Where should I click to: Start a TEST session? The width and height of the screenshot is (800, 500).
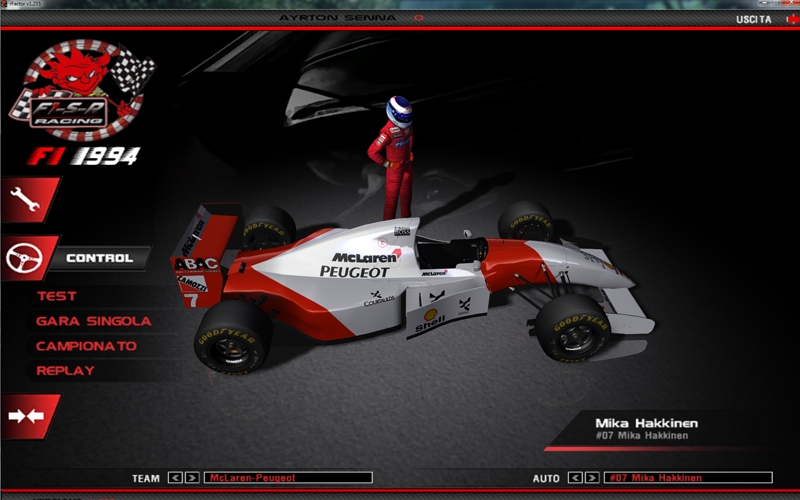[x=57, y=296]
